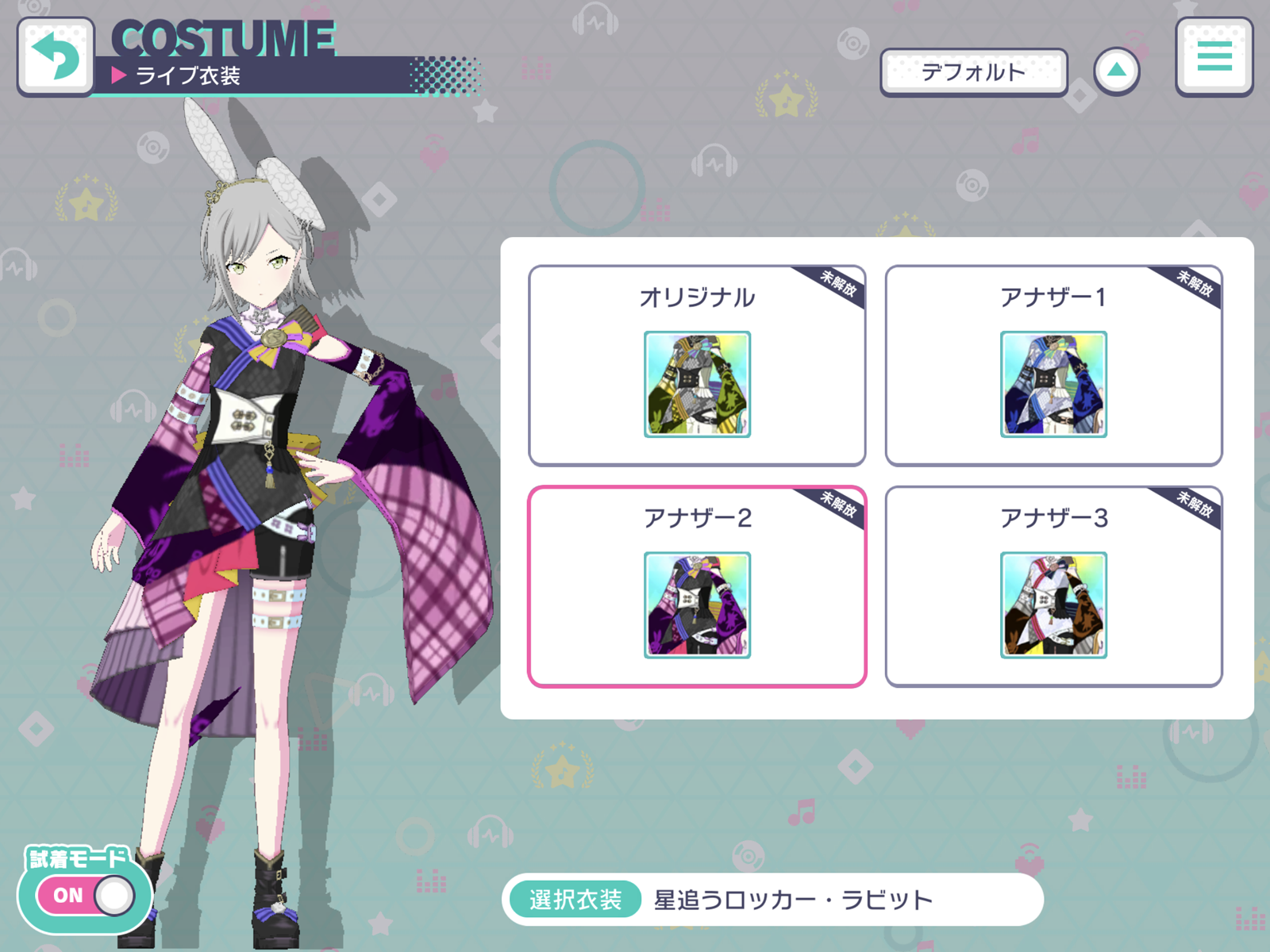Select the アナザー2 costume thumbnail icon

pyautogui.click(x=697, y=605)
